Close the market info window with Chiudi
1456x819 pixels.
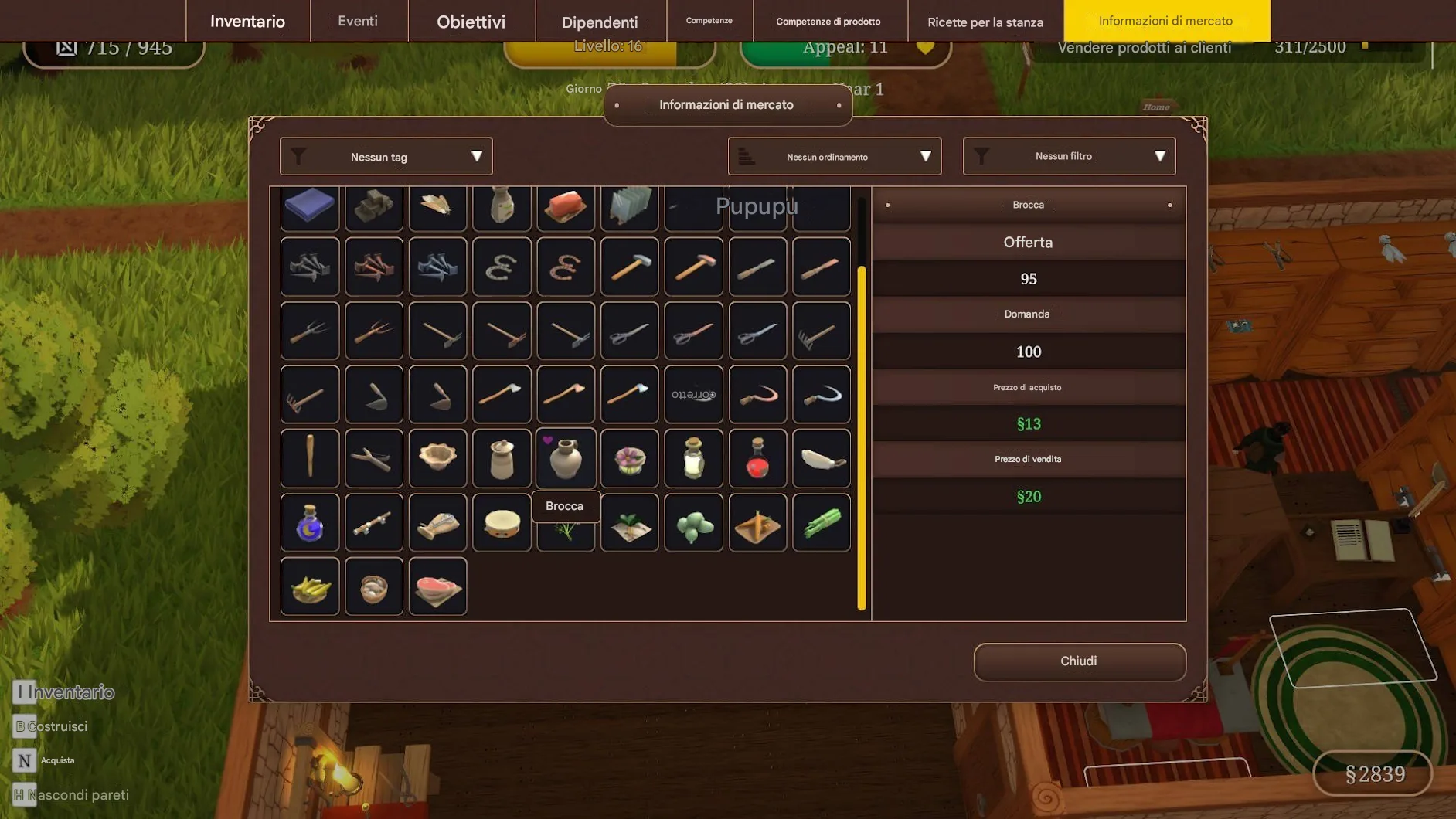click(x=1079, y=661)
